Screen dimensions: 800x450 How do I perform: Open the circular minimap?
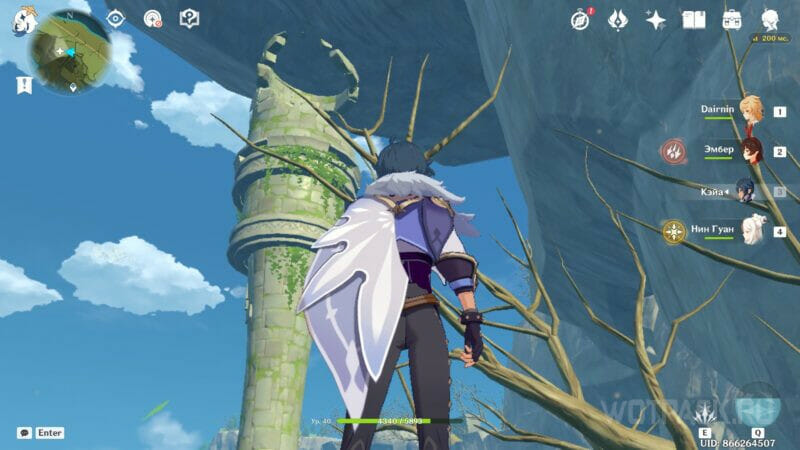(x=70, y=52)
